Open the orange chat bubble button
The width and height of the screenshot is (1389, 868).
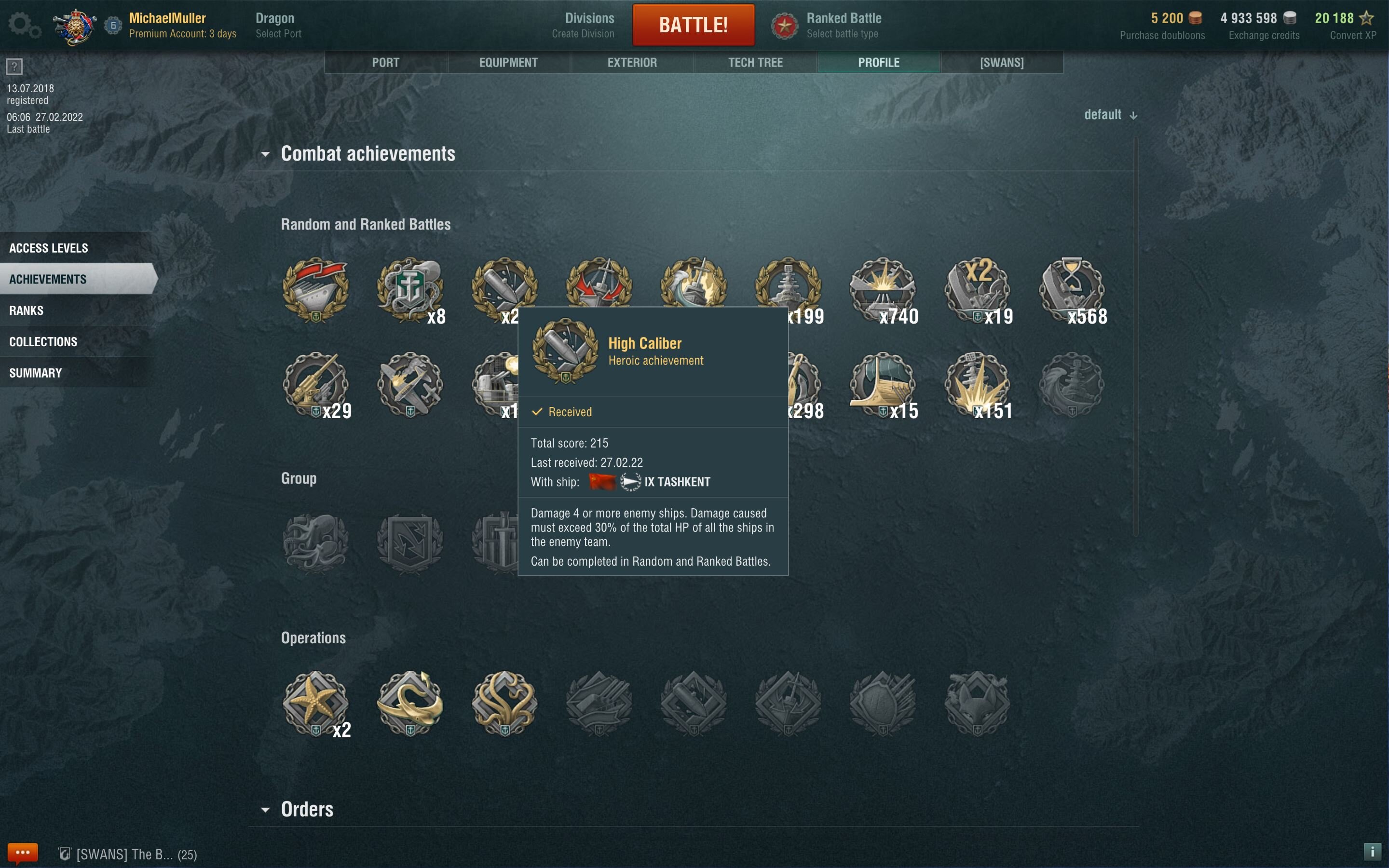click(x=22, y=853)
